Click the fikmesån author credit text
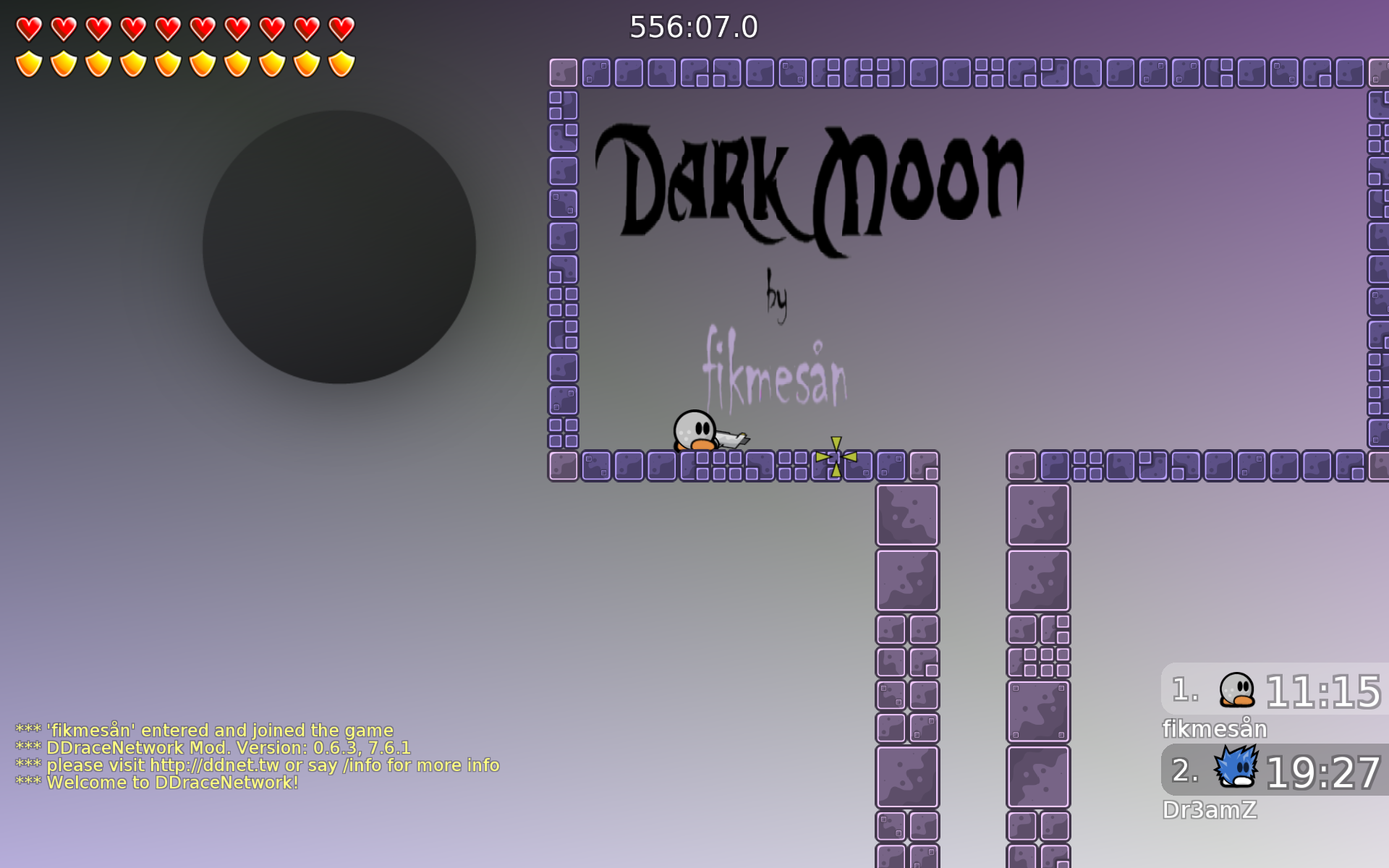Viewport: 1389px width, 868px height. [776, 373]
